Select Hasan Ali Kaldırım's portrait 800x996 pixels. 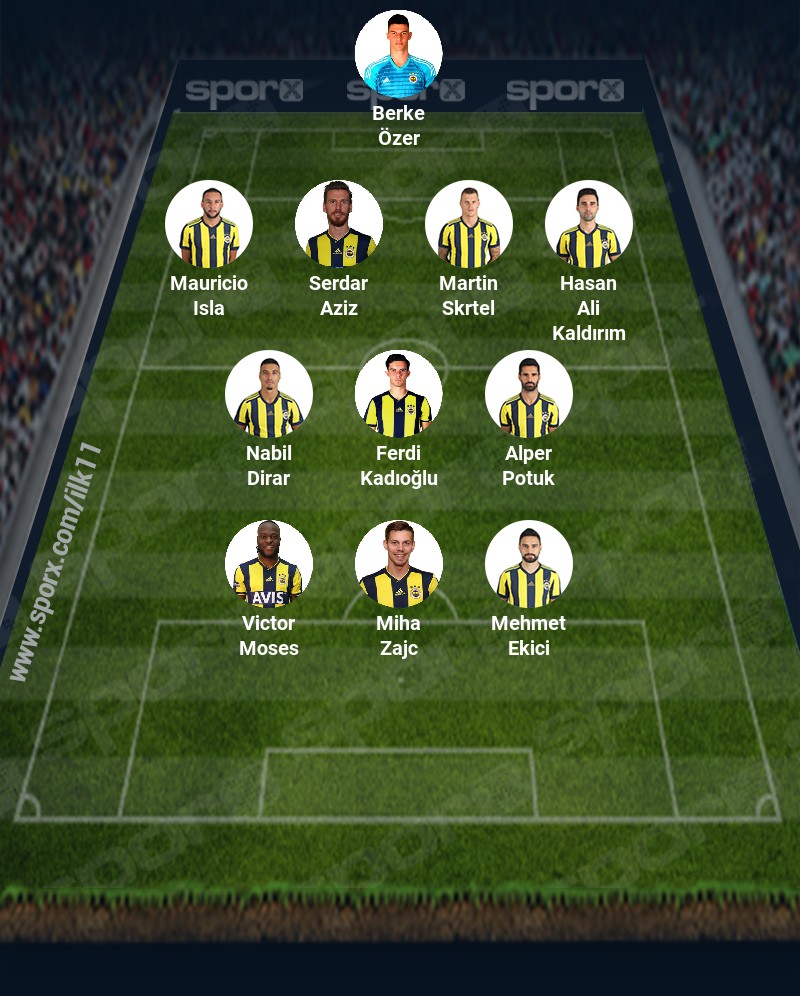click(x=589, y=224)
